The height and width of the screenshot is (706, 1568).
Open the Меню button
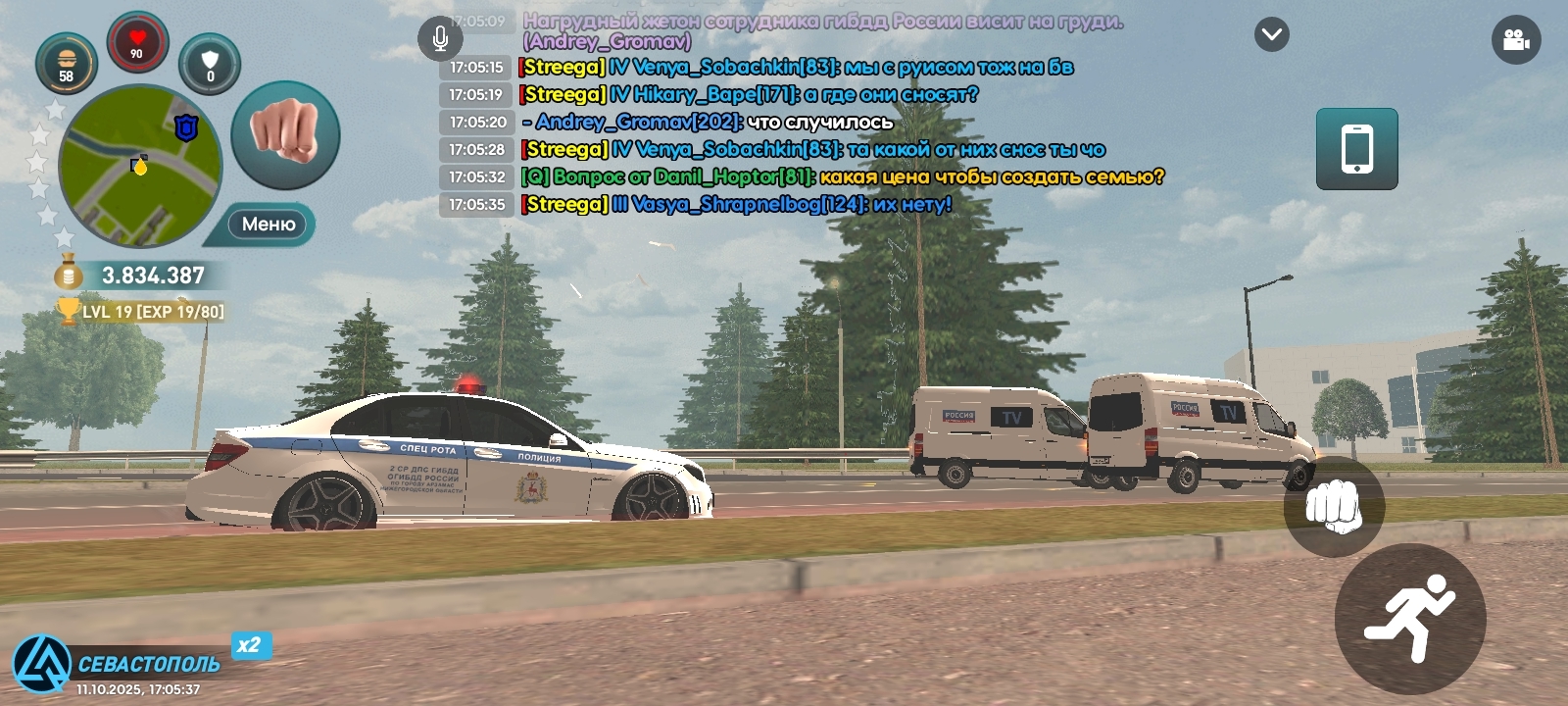pos(268,225)
